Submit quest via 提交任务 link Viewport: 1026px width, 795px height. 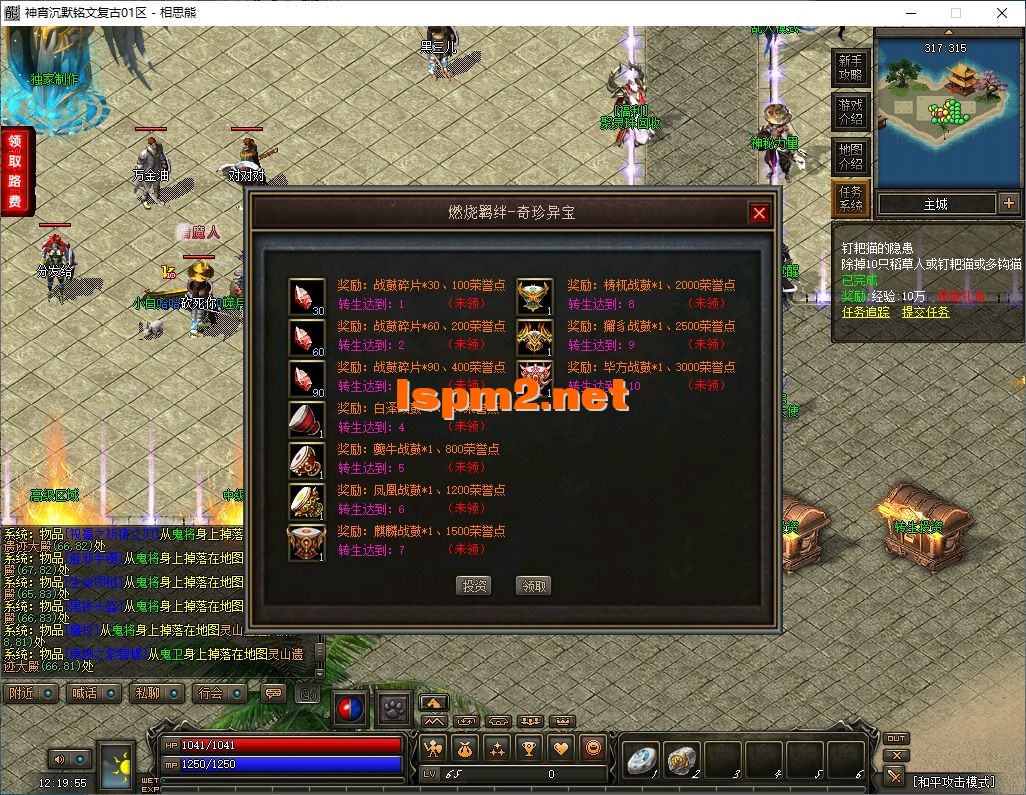point(926,312)
